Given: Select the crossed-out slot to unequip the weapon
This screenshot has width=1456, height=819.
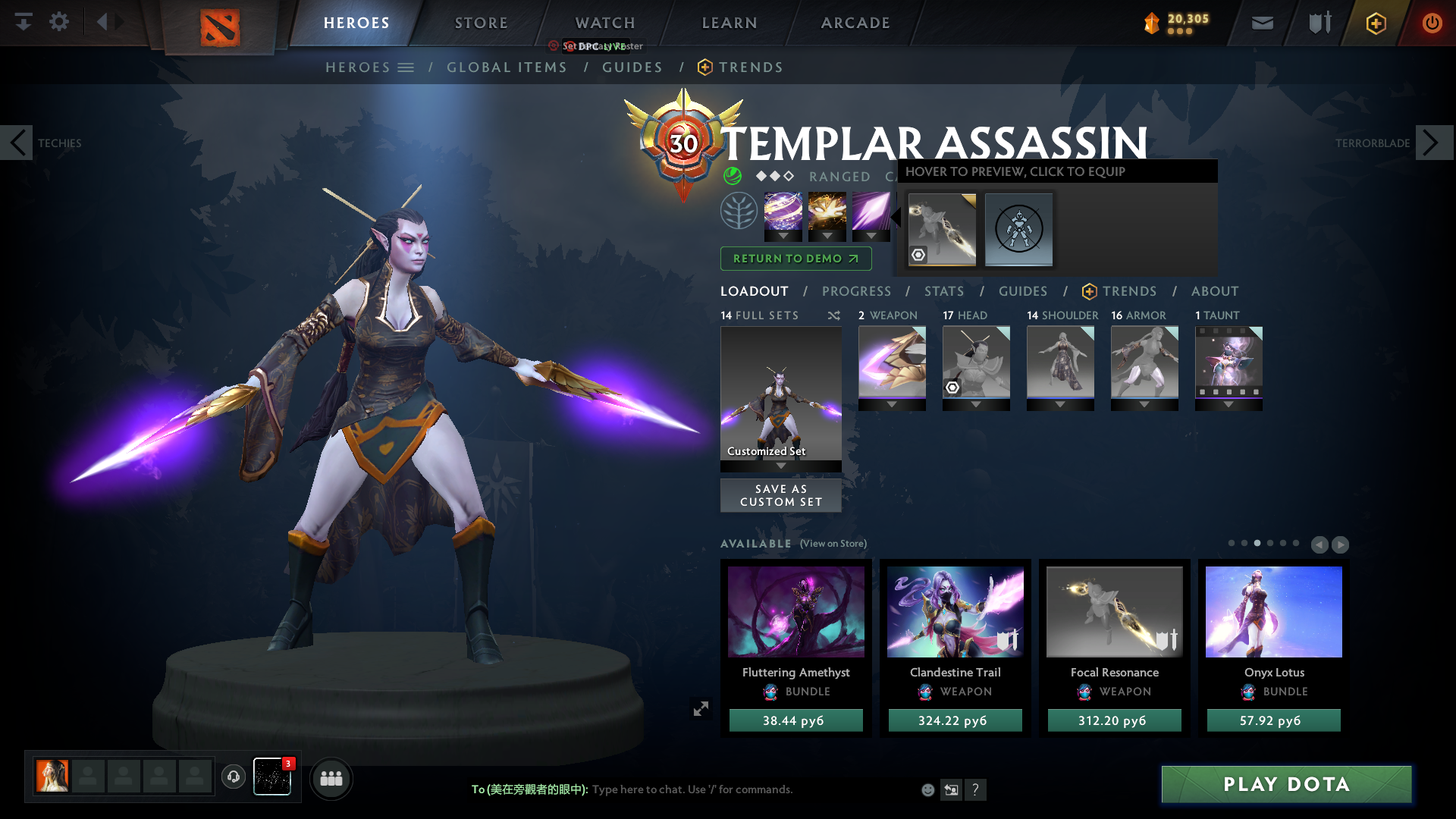Looking at the screenshot, I should [x=1018, y=231].
